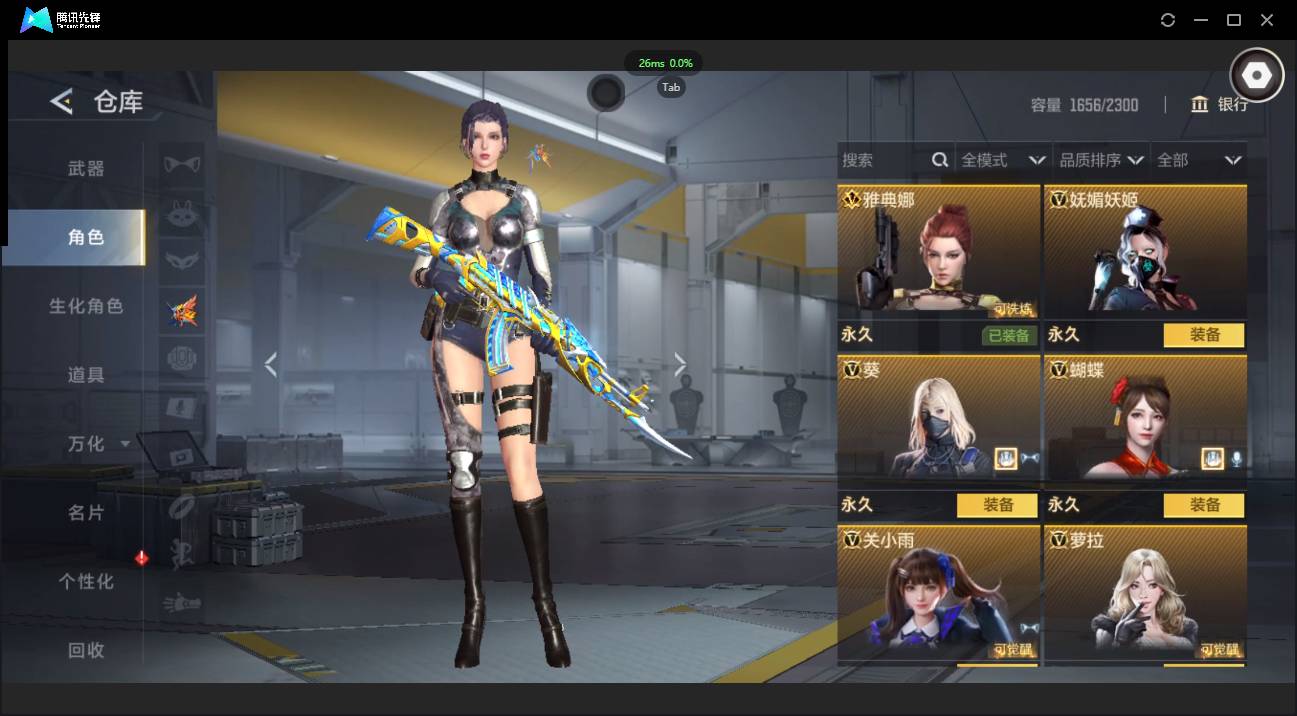Expand the 万化 category

(x=97, y=443)
